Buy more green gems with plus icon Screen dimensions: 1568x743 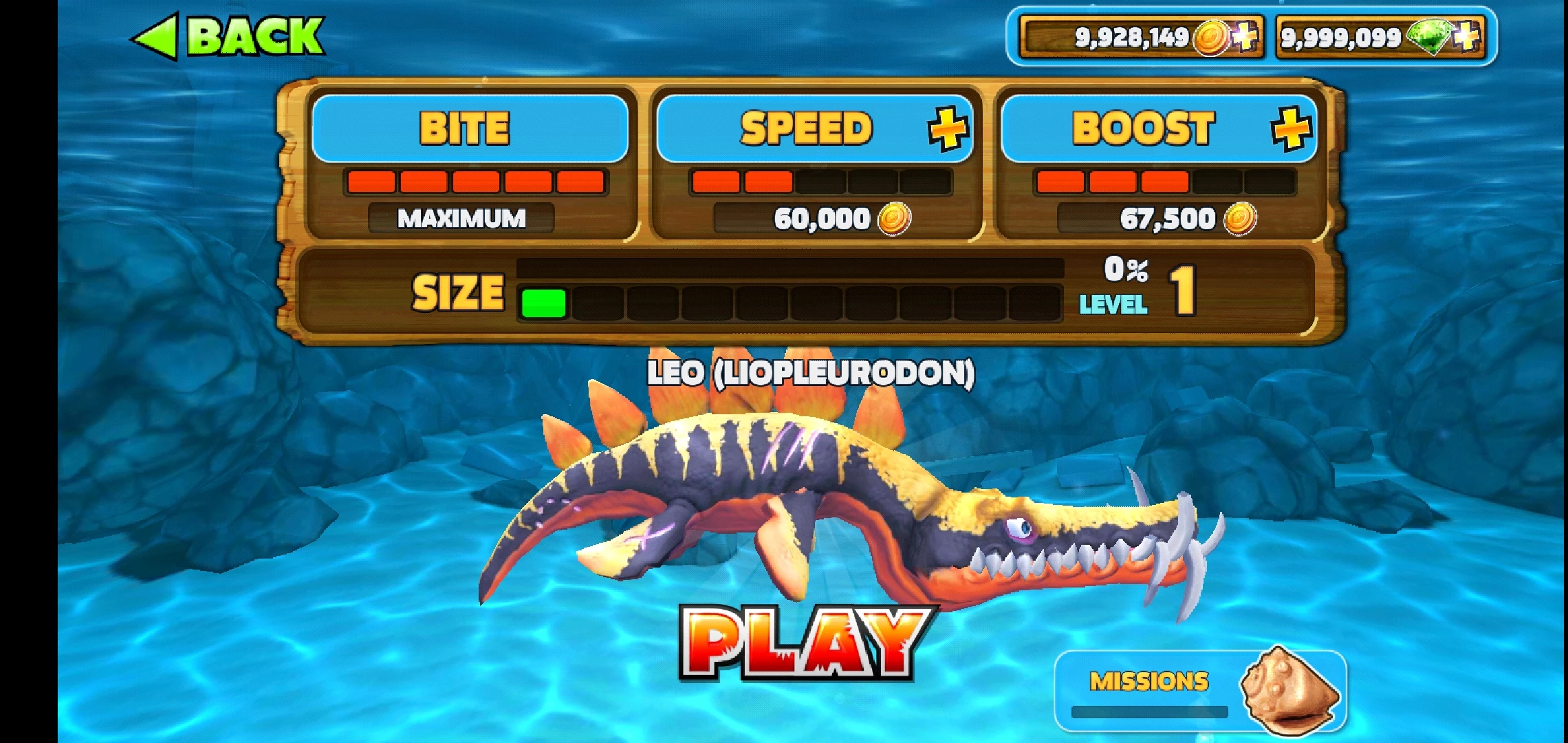point(1468,36)
